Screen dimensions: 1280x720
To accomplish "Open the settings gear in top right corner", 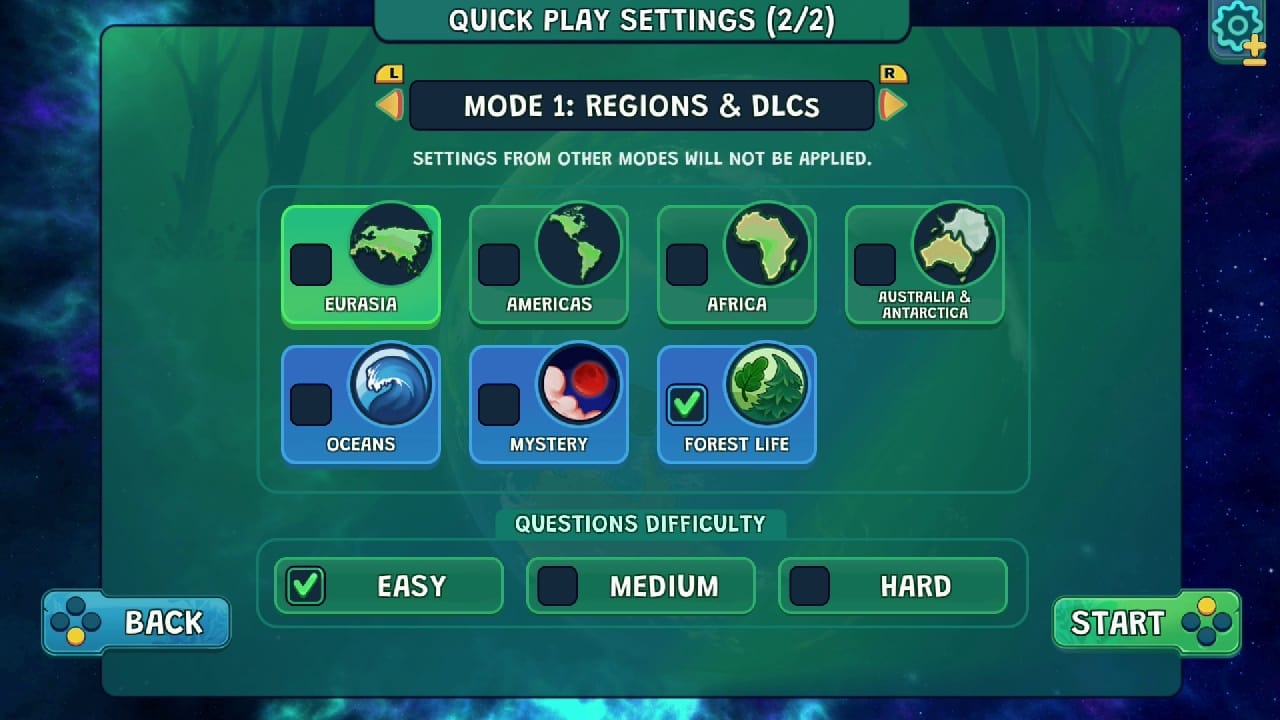I will point(1236,27).
